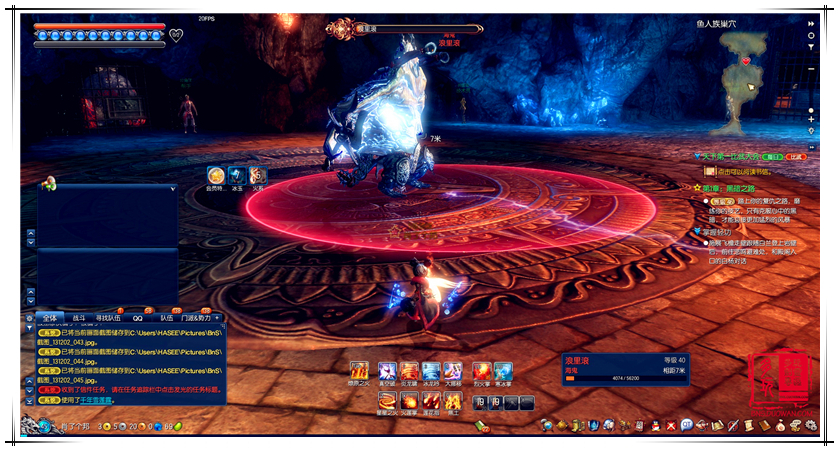Cast the 寒冰掌 skill
The height and width of the screenshot is (451, 839).
[x=503, y=371]
